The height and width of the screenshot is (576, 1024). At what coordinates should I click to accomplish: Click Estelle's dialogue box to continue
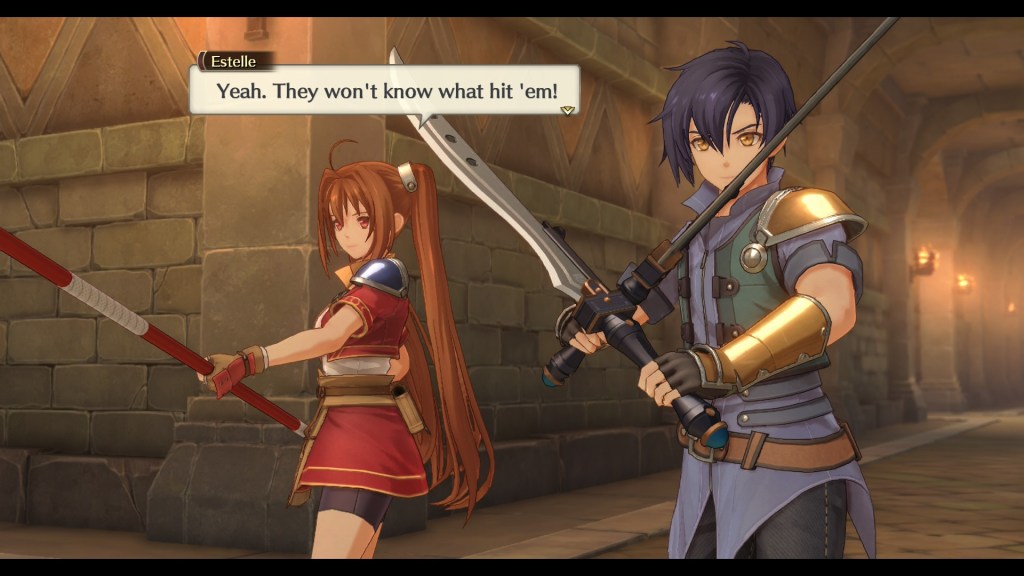click(x=384, y=90)
